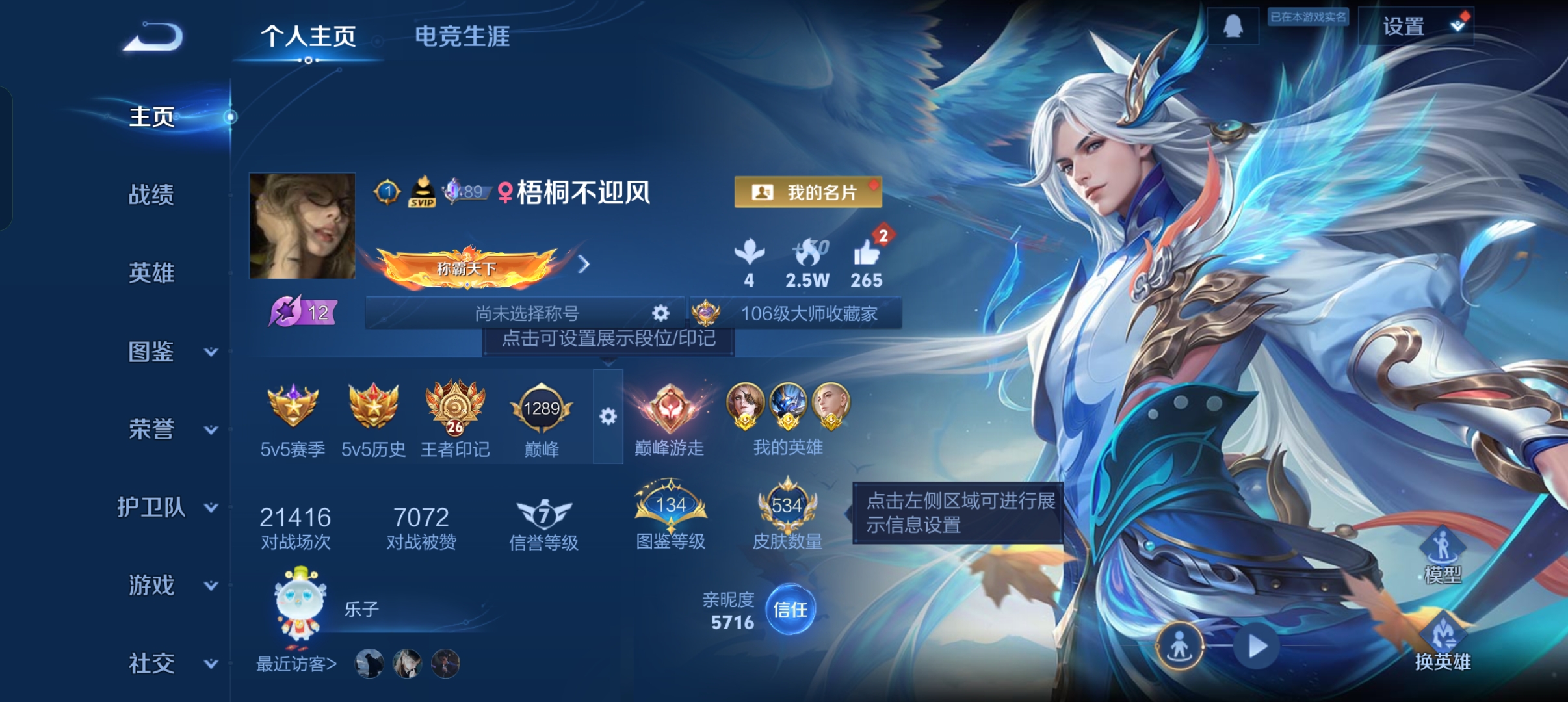Open the gear beside 尚未选择称号
1568x702 pixels.
coord(660,313)
